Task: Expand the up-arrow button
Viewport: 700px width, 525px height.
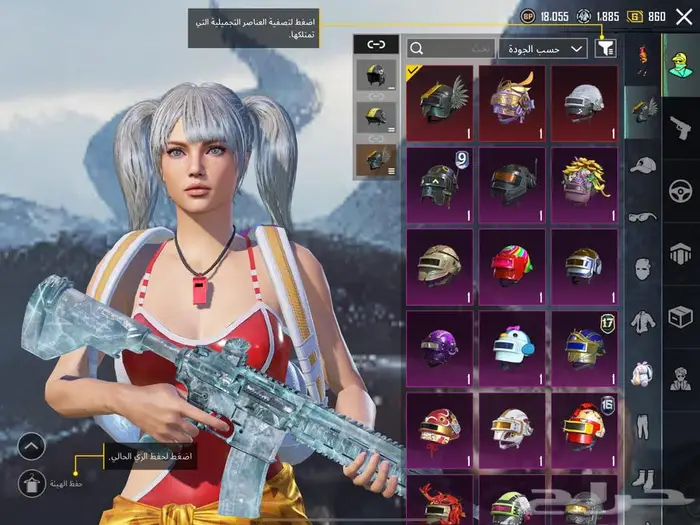Action: click(32, 446)
